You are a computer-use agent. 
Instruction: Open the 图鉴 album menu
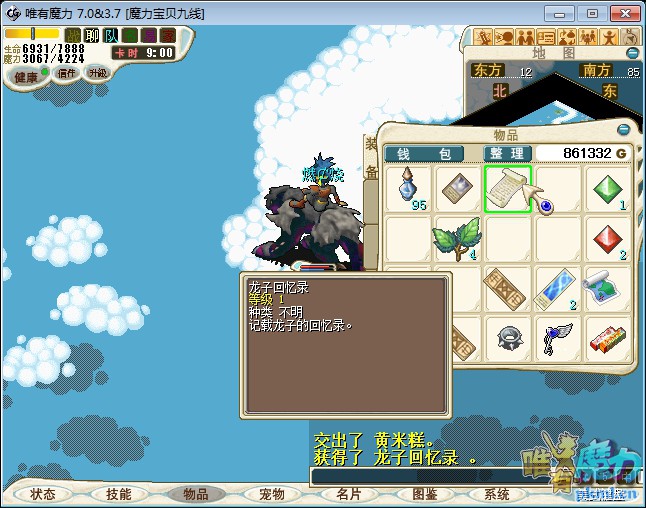click(424, 494)
